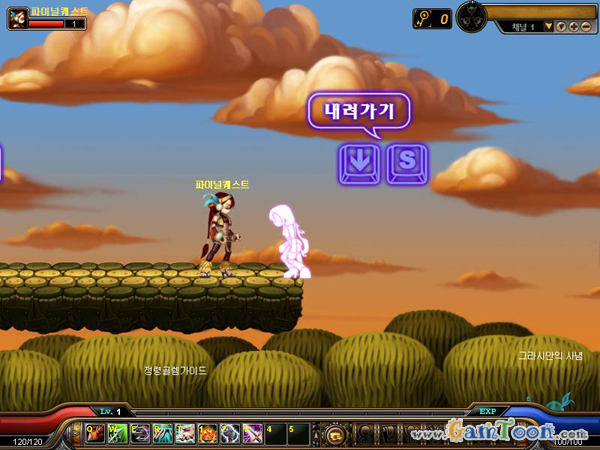Open the channel selection dropdown
600x450 pixels.
[x=547, y=26]
